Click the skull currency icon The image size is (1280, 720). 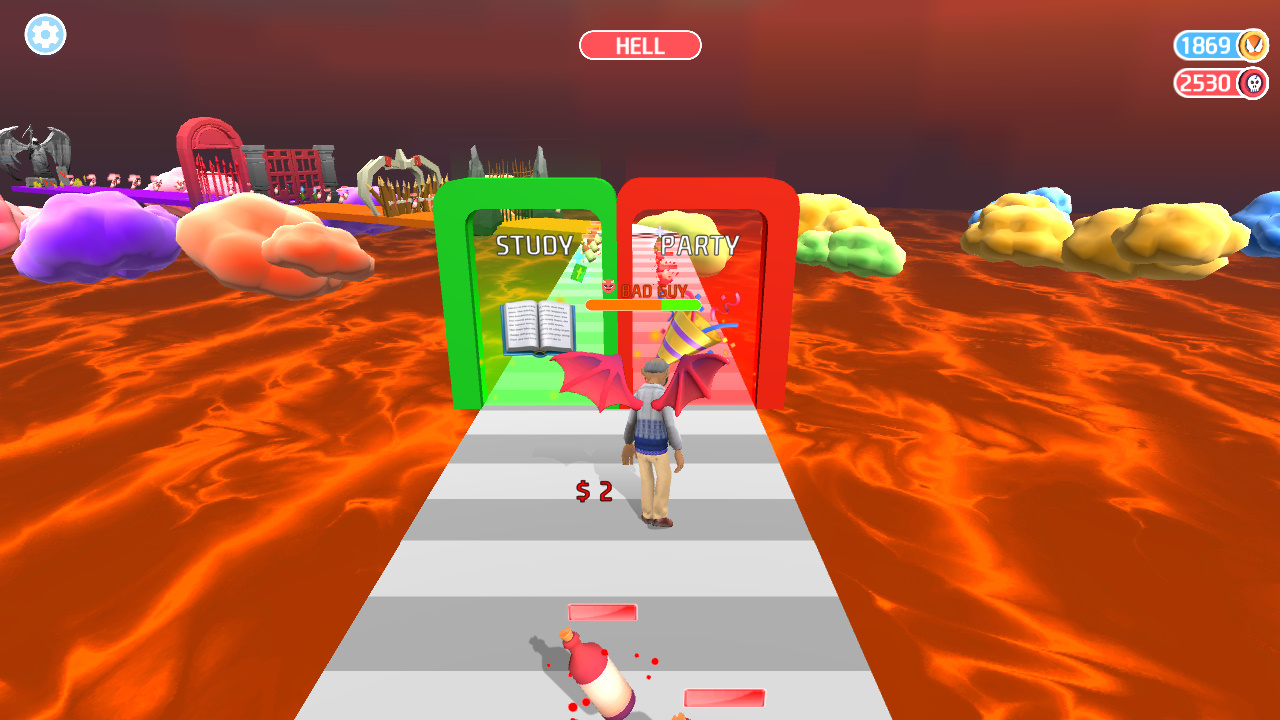[x=1253, y=84]
